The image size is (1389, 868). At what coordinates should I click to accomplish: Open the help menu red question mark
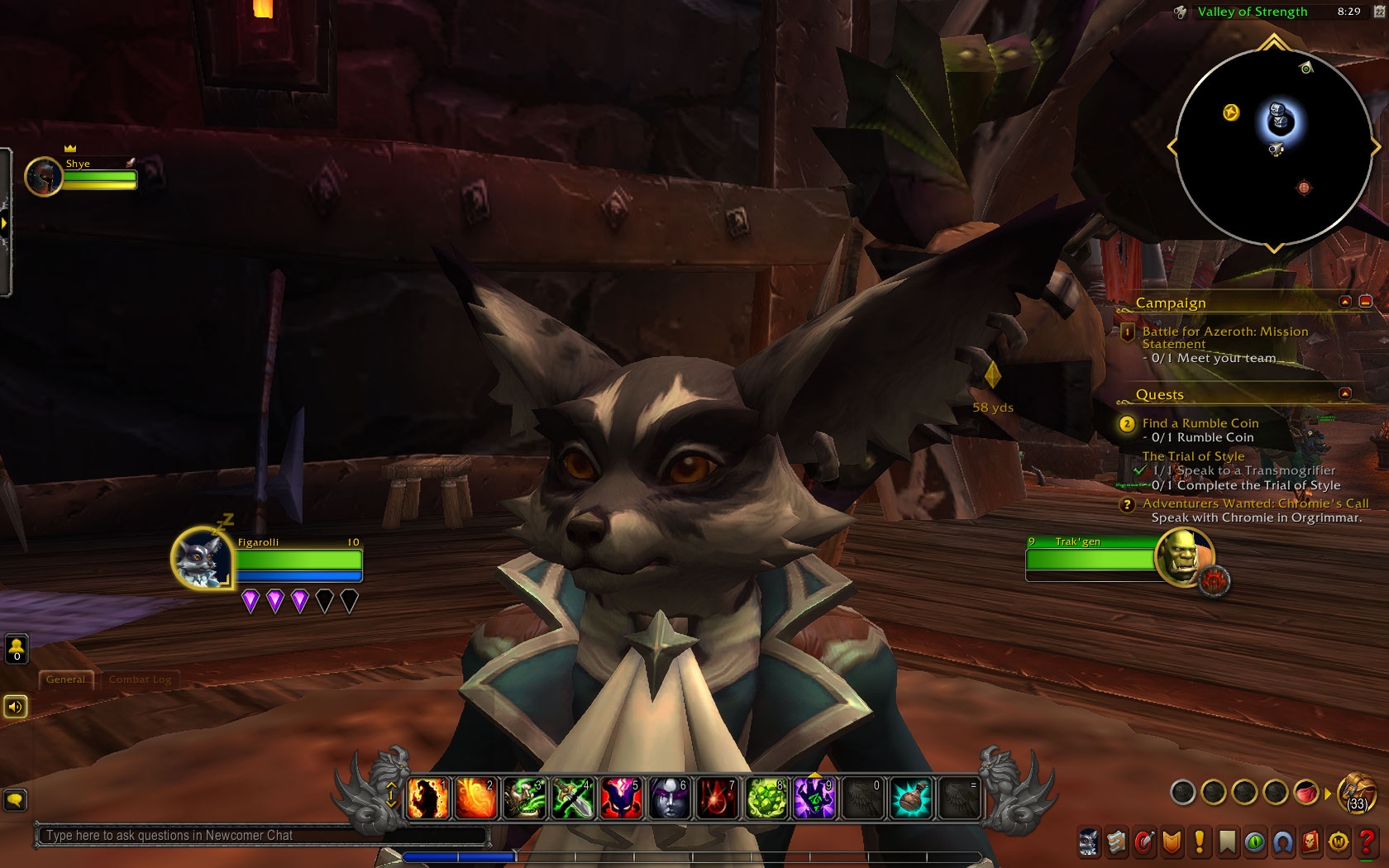(1366, 842)
